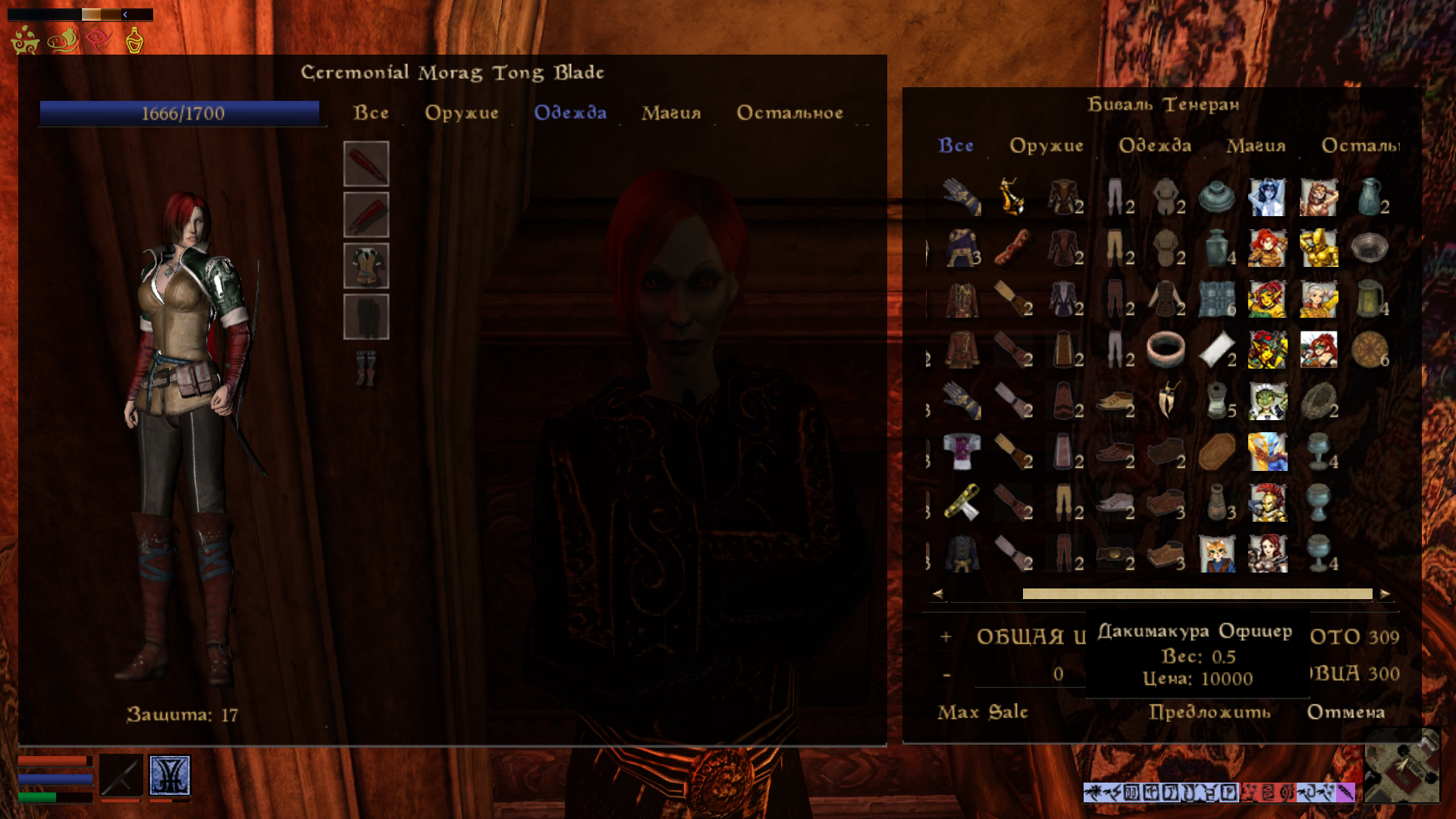
Task: Click the minimap in bottom corner
Action: click(1402, 764)
